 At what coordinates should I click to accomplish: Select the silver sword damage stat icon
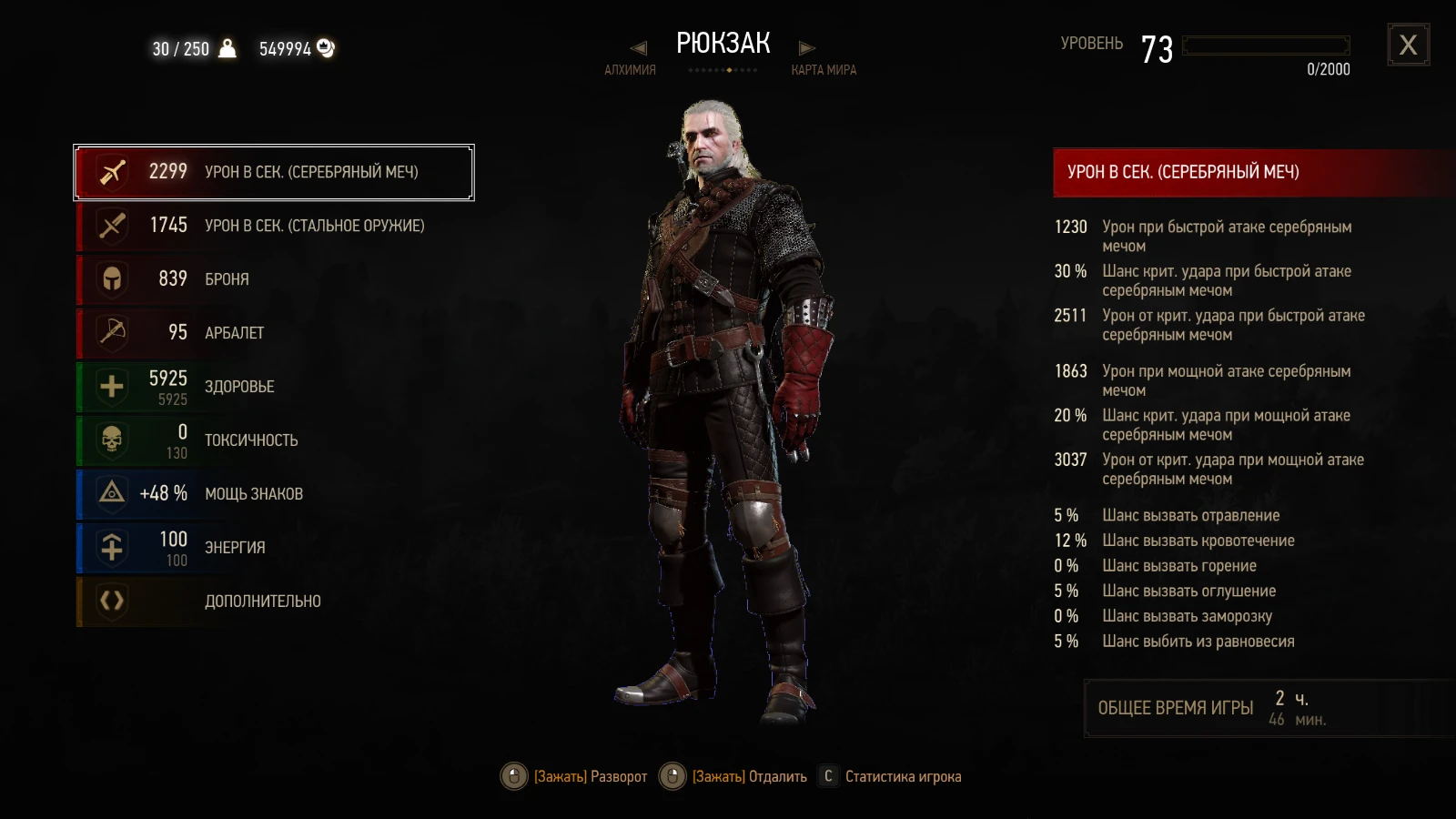pos(111,171)
